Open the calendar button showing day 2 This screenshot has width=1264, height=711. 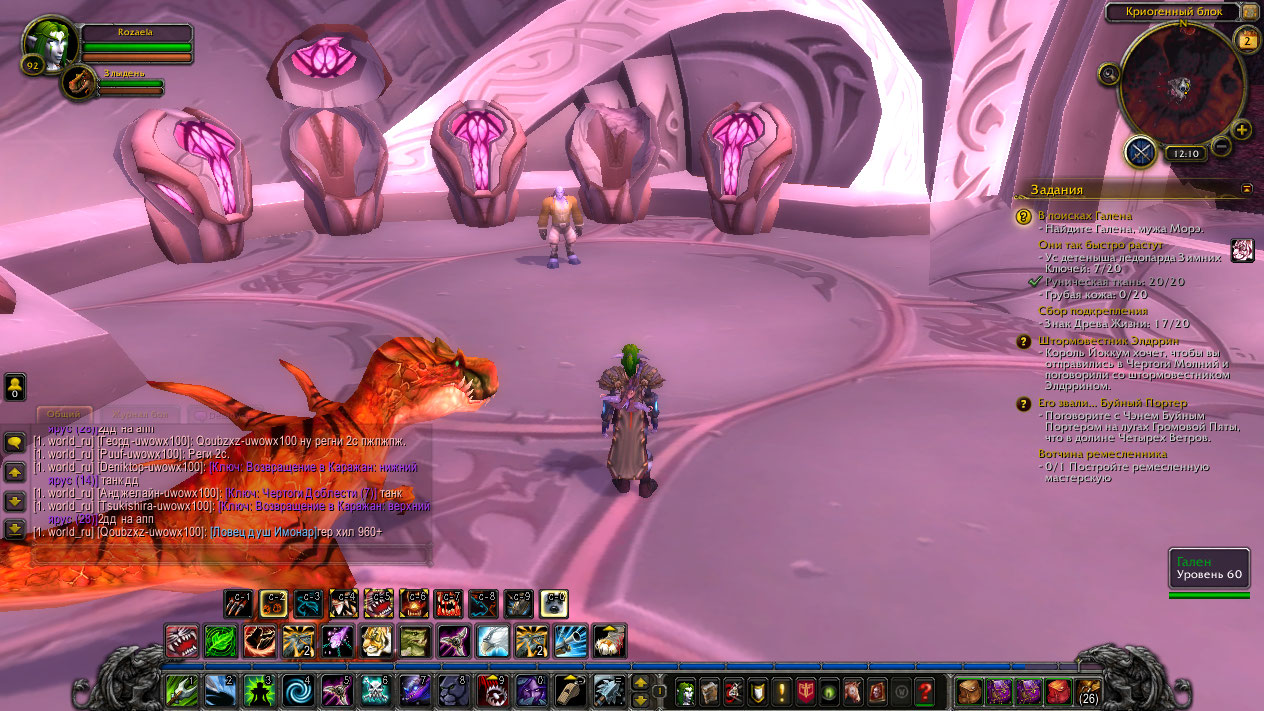pos(1247,40)
